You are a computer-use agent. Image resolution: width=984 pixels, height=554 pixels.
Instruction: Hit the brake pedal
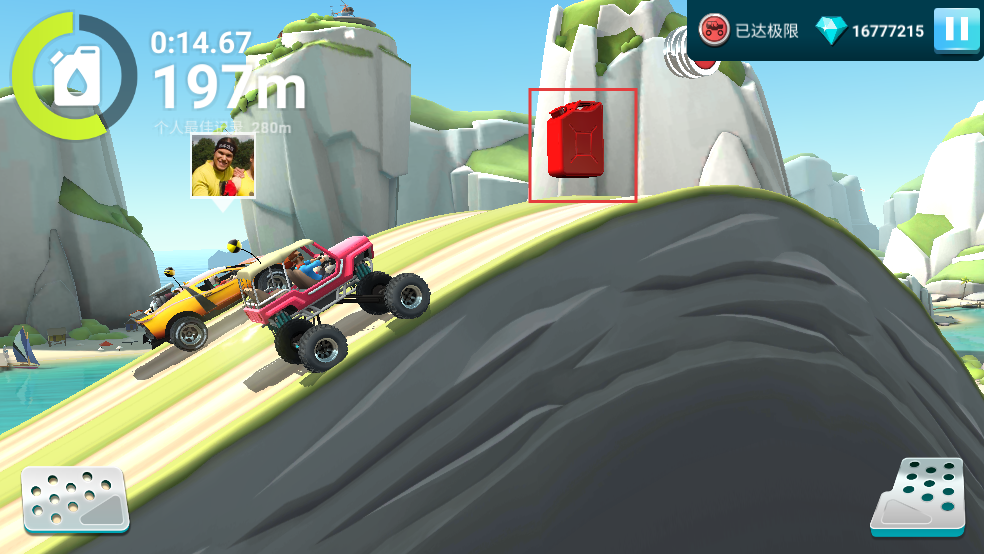click(76, 499)
